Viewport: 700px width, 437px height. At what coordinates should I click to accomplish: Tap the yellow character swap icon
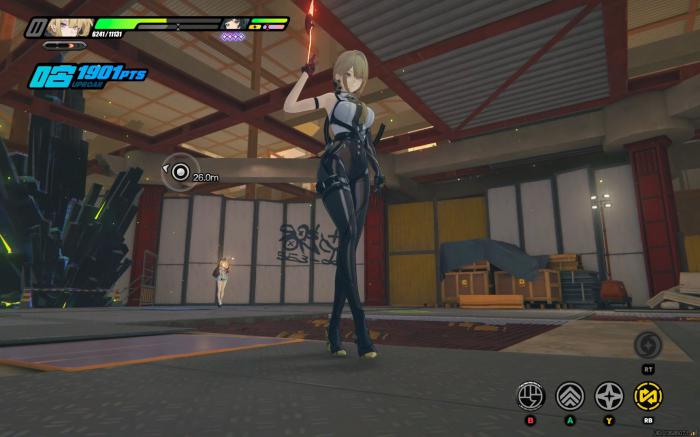[649, 397]
